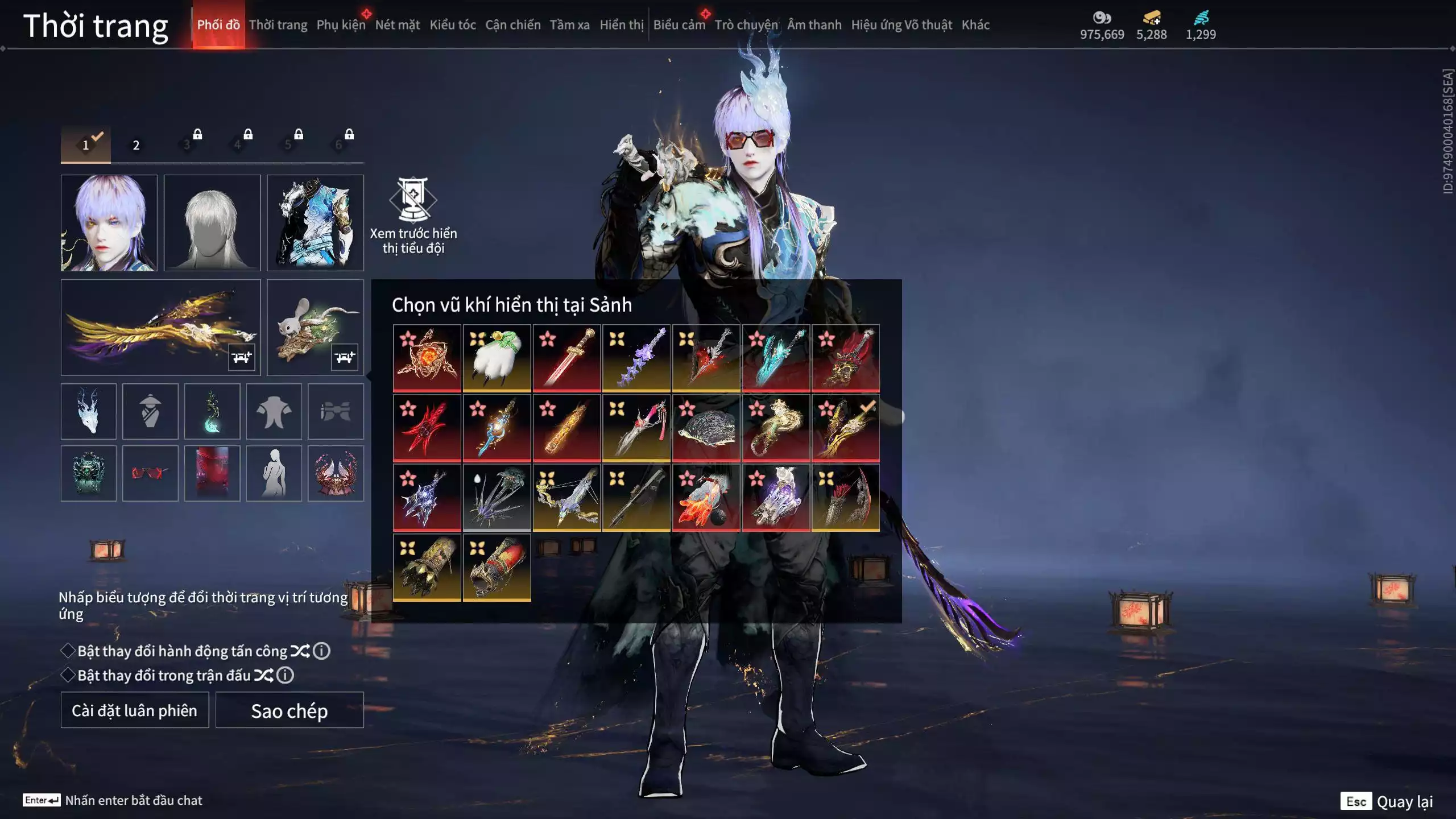This screenshot has width=1456, height=819.
Task: Pick the flaming red gauntlet weapon
Action: 706,498
